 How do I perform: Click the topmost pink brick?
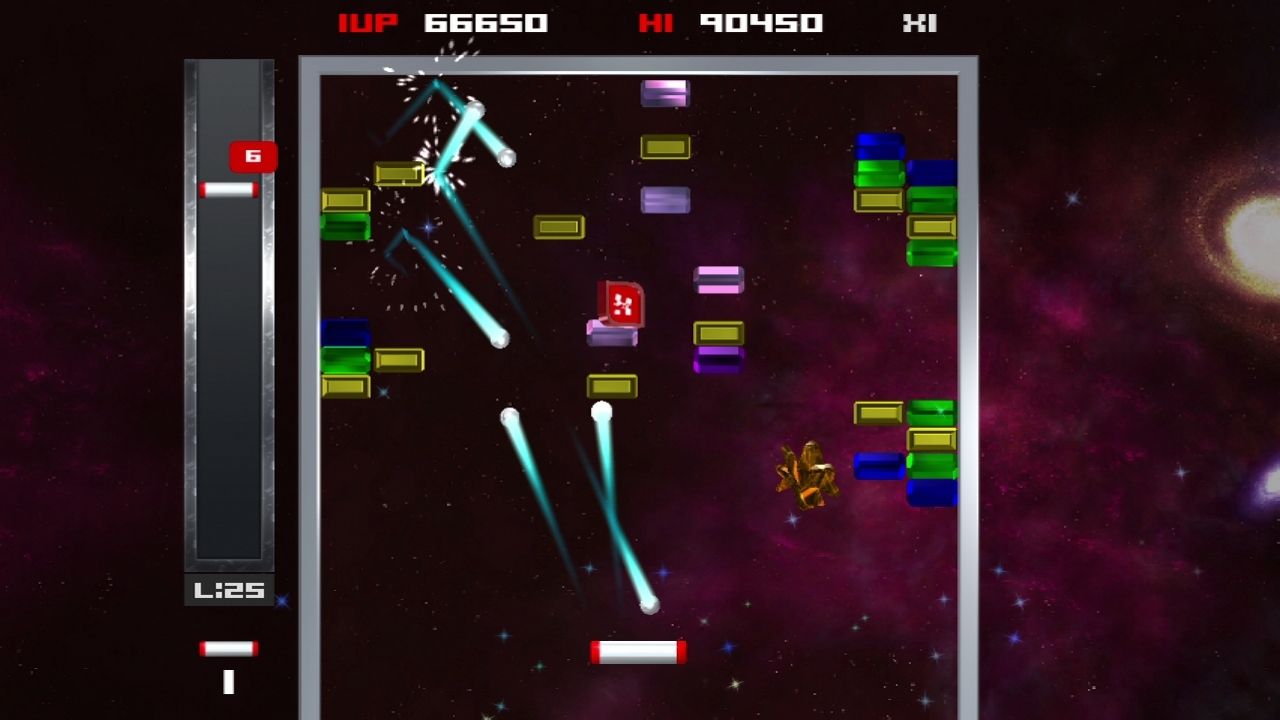[665, 92]
